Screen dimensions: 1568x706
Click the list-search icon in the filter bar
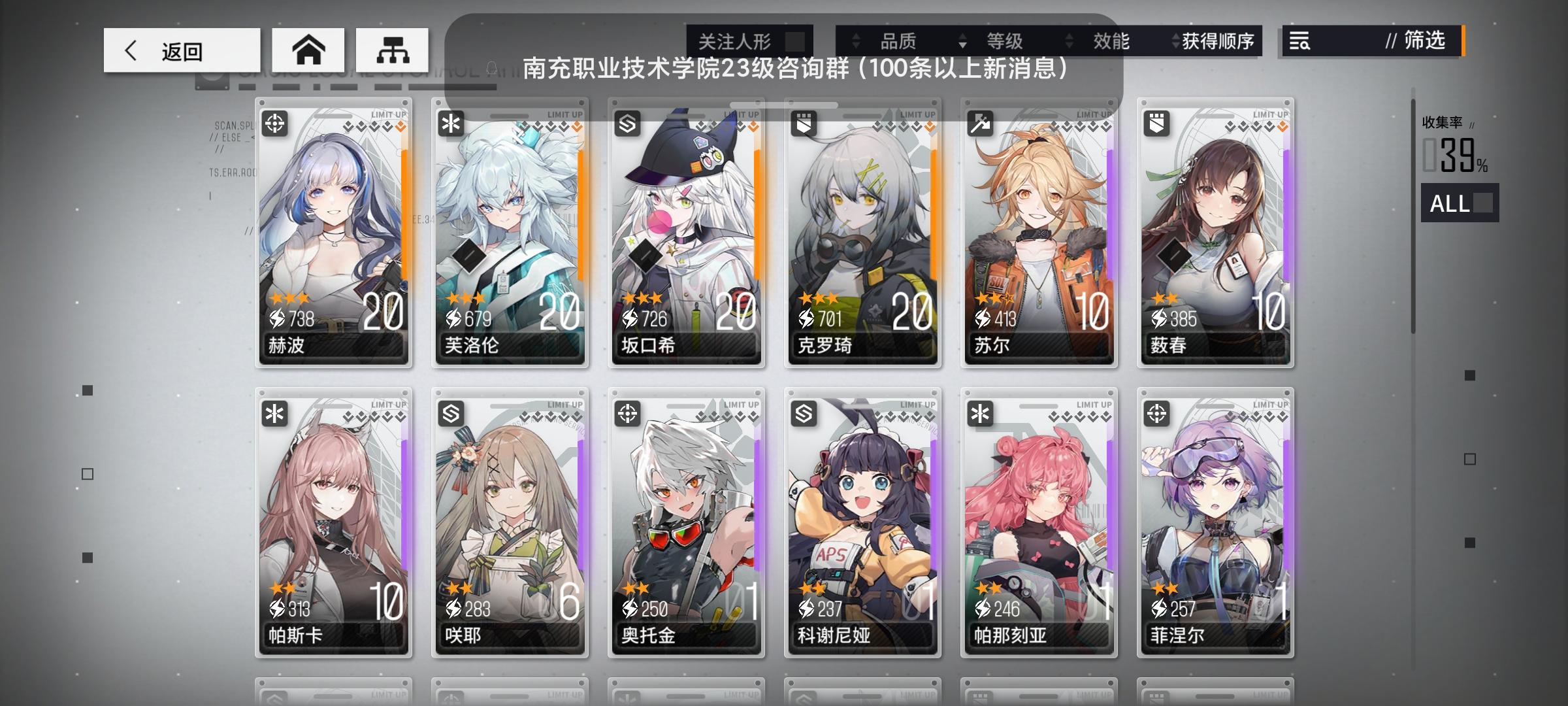(x=1299, y=42)
